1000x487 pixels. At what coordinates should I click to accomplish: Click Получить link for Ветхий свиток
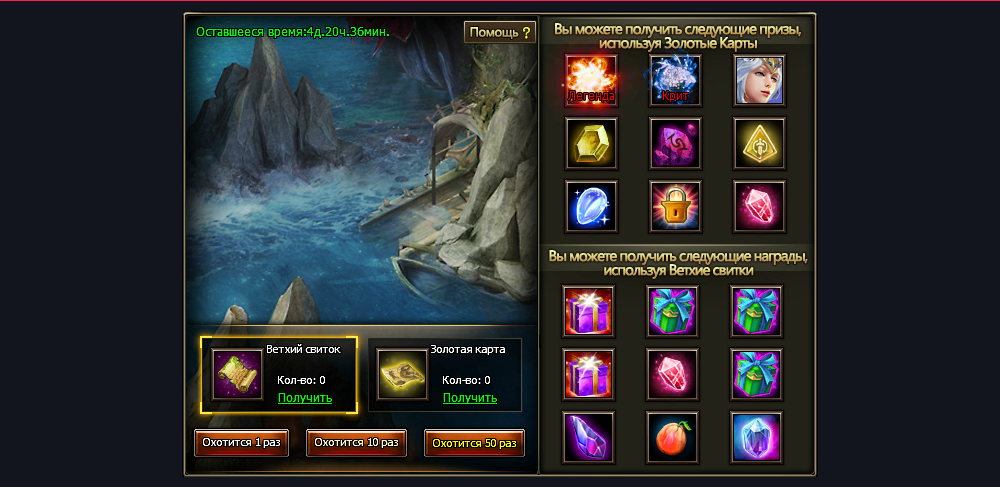(x=305, y=398)
